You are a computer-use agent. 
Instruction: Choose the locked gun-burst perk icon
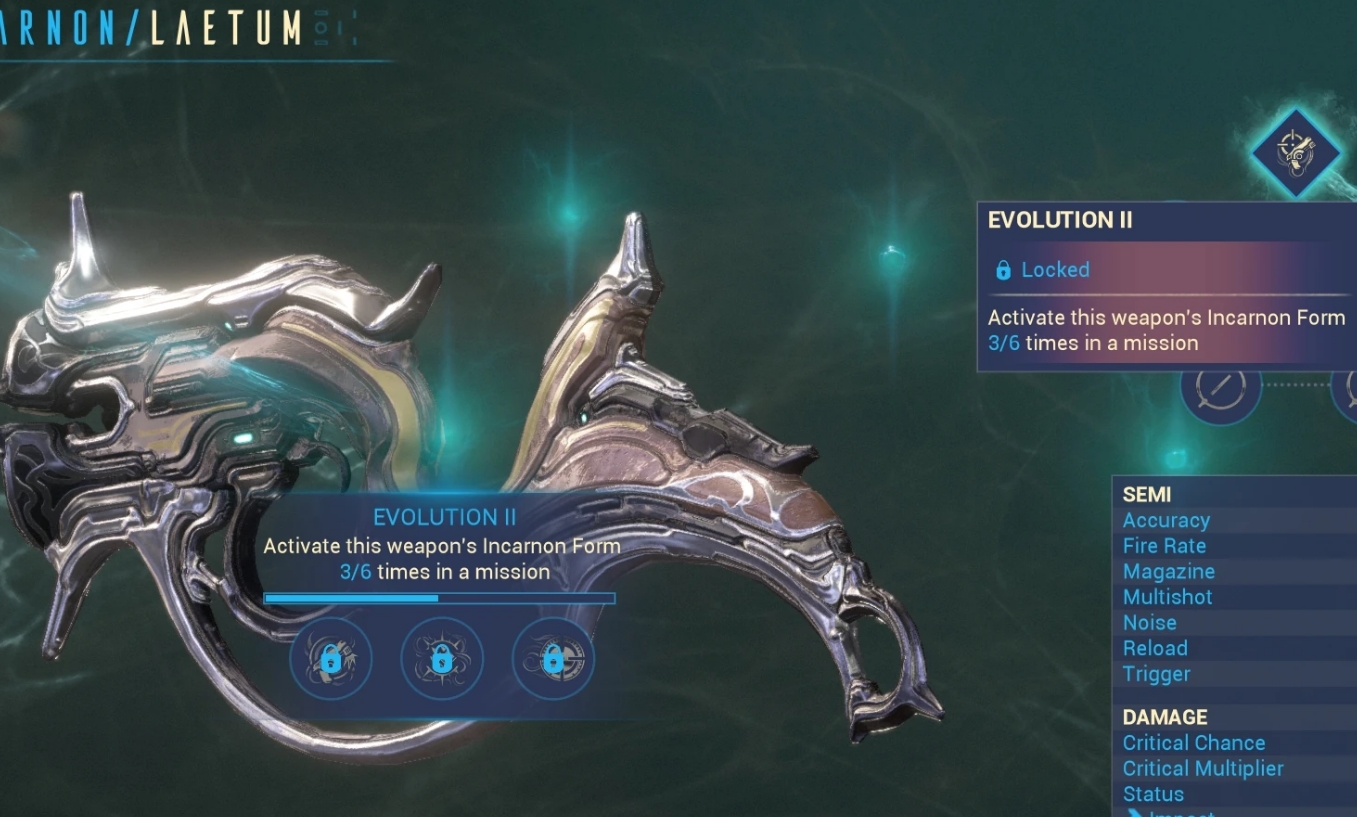pos(331,659)
